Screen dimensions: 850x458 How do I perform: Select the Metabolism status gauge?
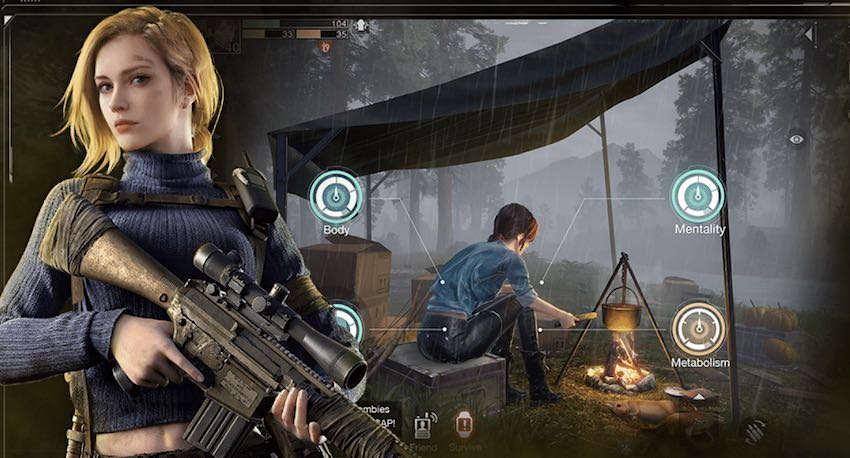pos(699,328)
